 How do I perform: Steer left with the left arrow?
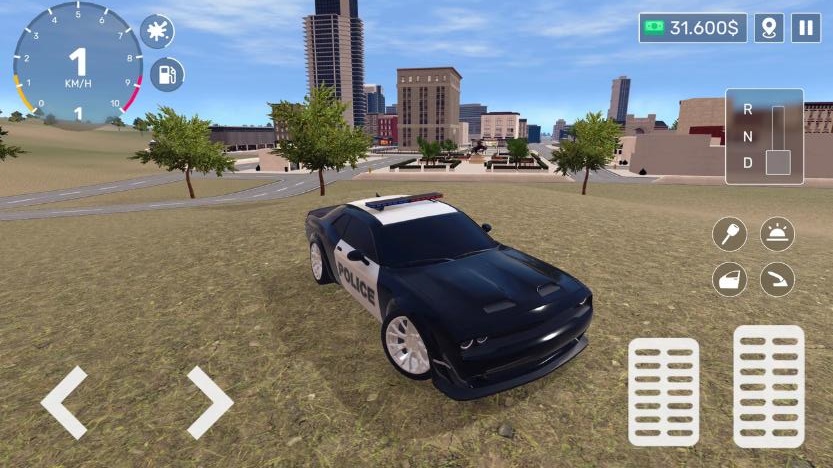[64, 402]
